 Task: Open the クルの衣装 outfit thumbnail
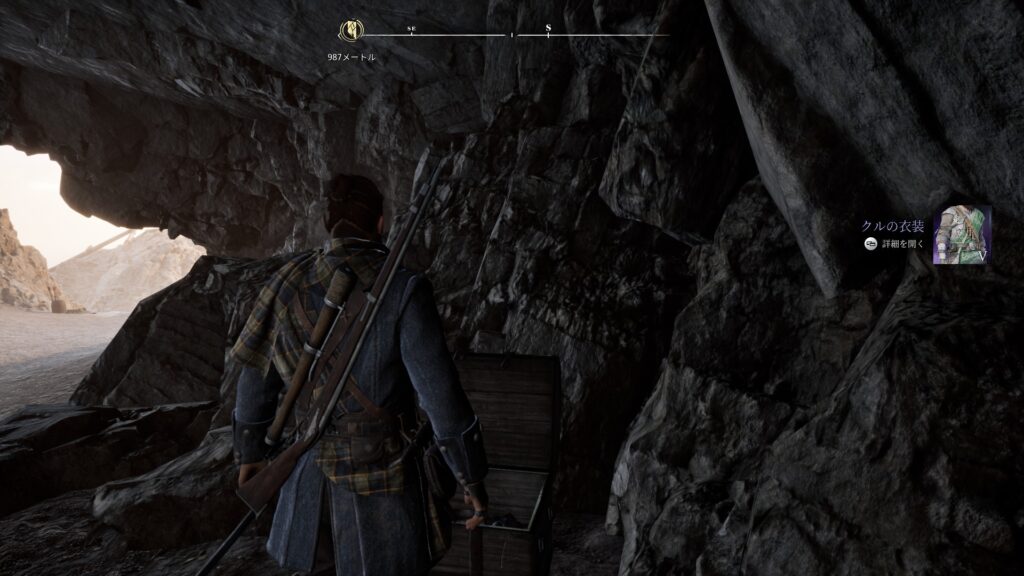pos(962,235)
